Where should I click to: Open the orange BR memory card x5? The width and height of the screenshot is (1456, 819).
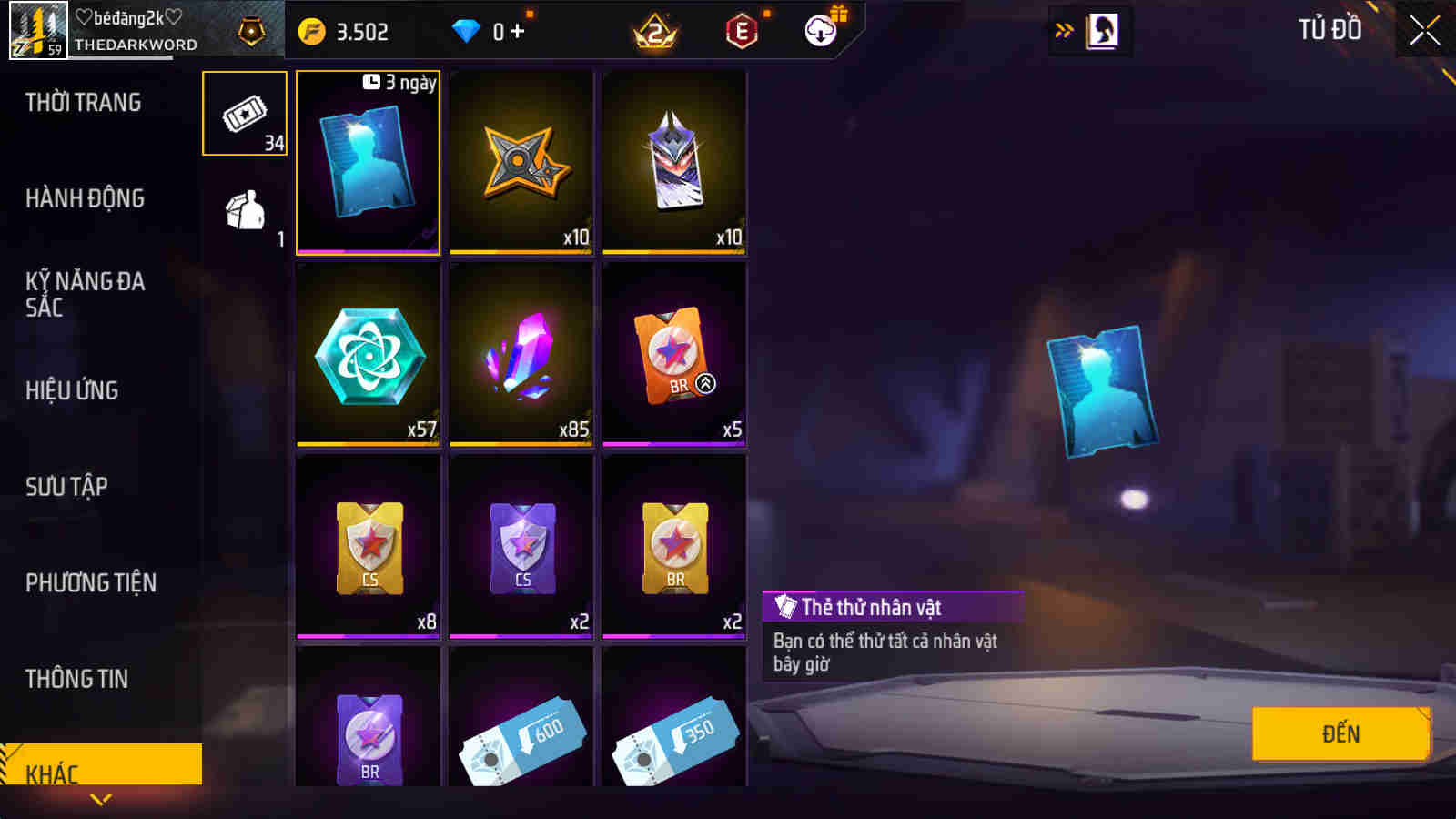point(673,355)
